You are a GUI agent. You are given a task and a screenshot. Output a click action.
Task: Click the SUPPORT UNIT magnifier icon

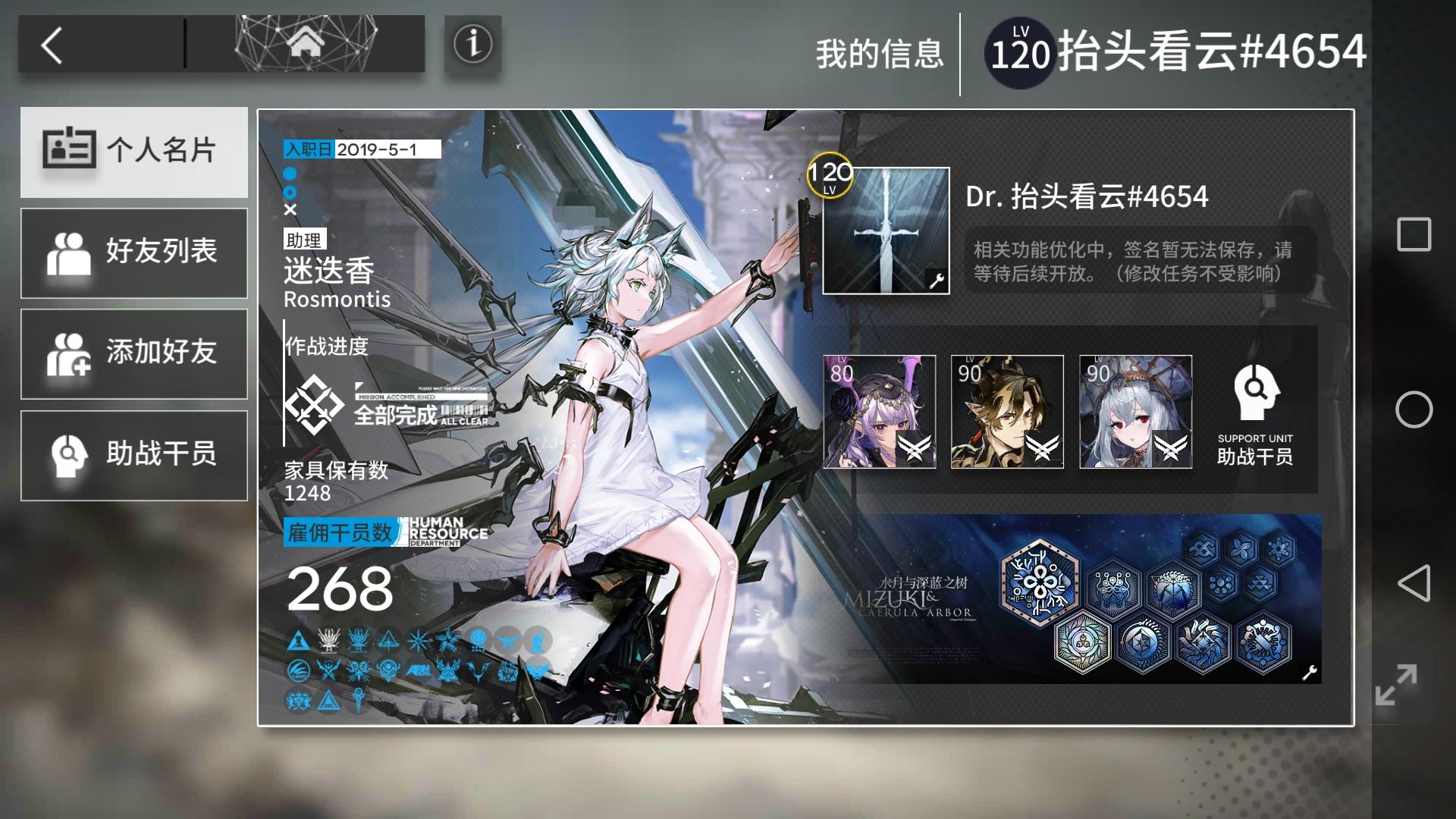click(x=1256, y=391)
